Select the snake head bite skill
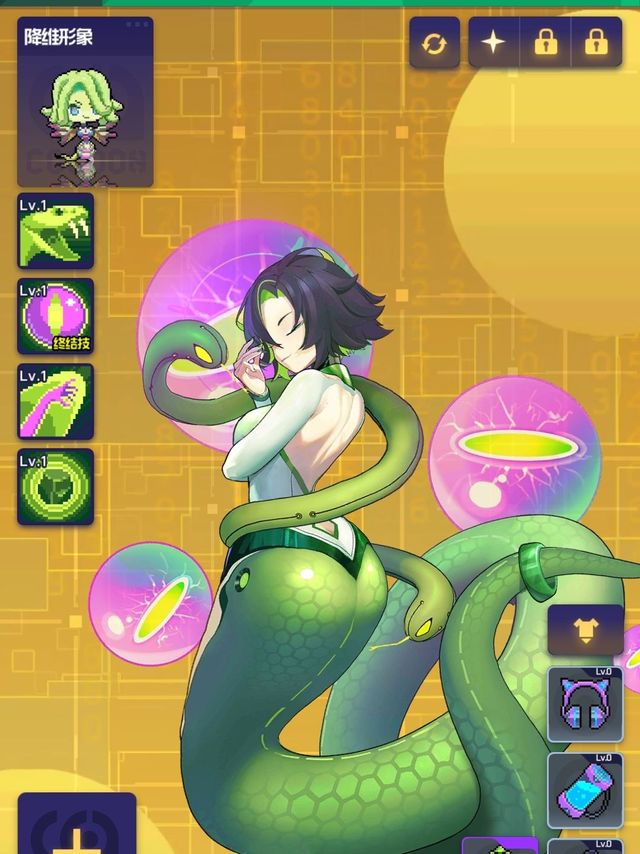The image size is (640, 854). [x=56, y=231]
